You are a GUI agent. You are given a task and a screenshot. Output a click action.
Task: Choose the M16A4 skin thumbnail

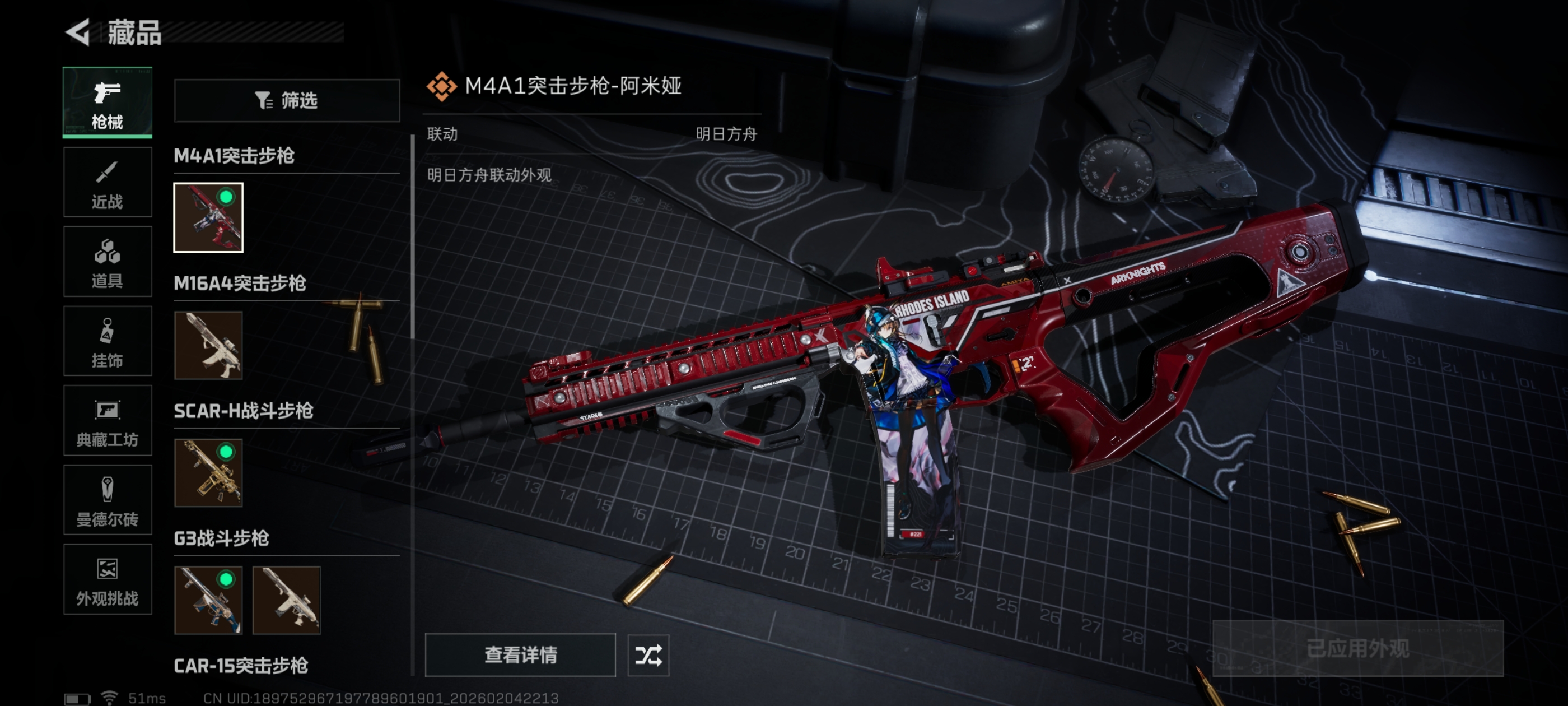tap(208, 345)
